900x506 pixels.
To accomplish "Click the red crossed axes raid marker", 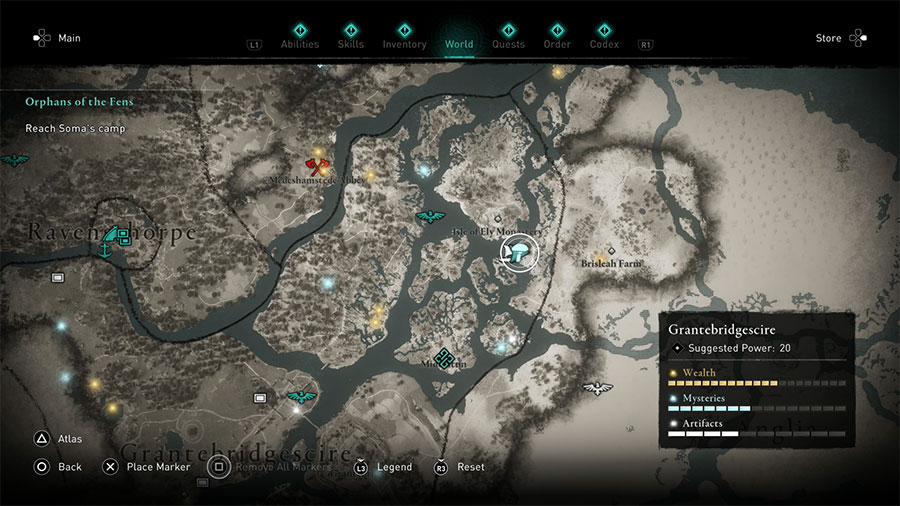I will [x=319, y=166].
